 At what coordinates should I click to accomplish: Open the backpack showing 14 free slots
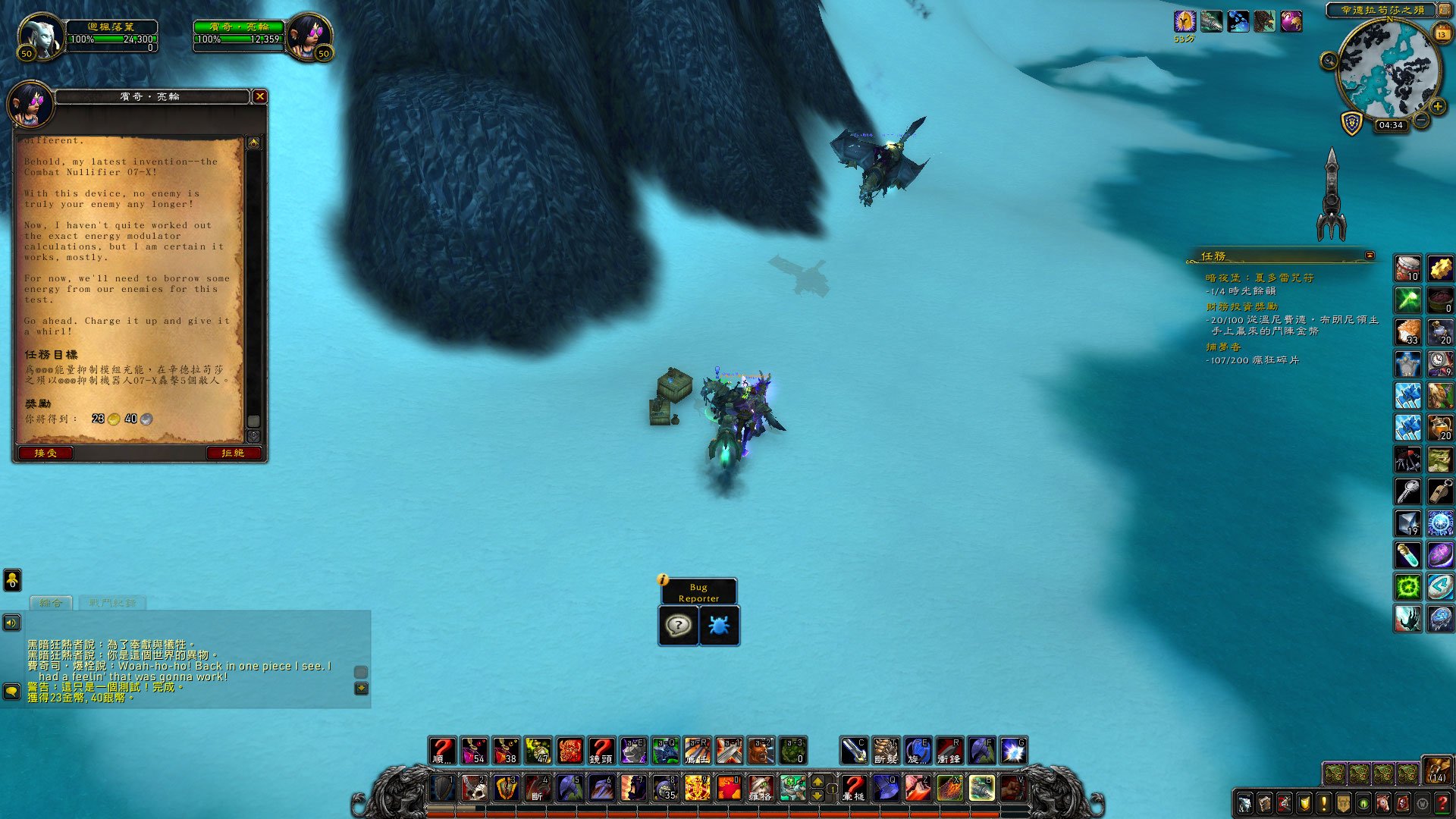1436,770
